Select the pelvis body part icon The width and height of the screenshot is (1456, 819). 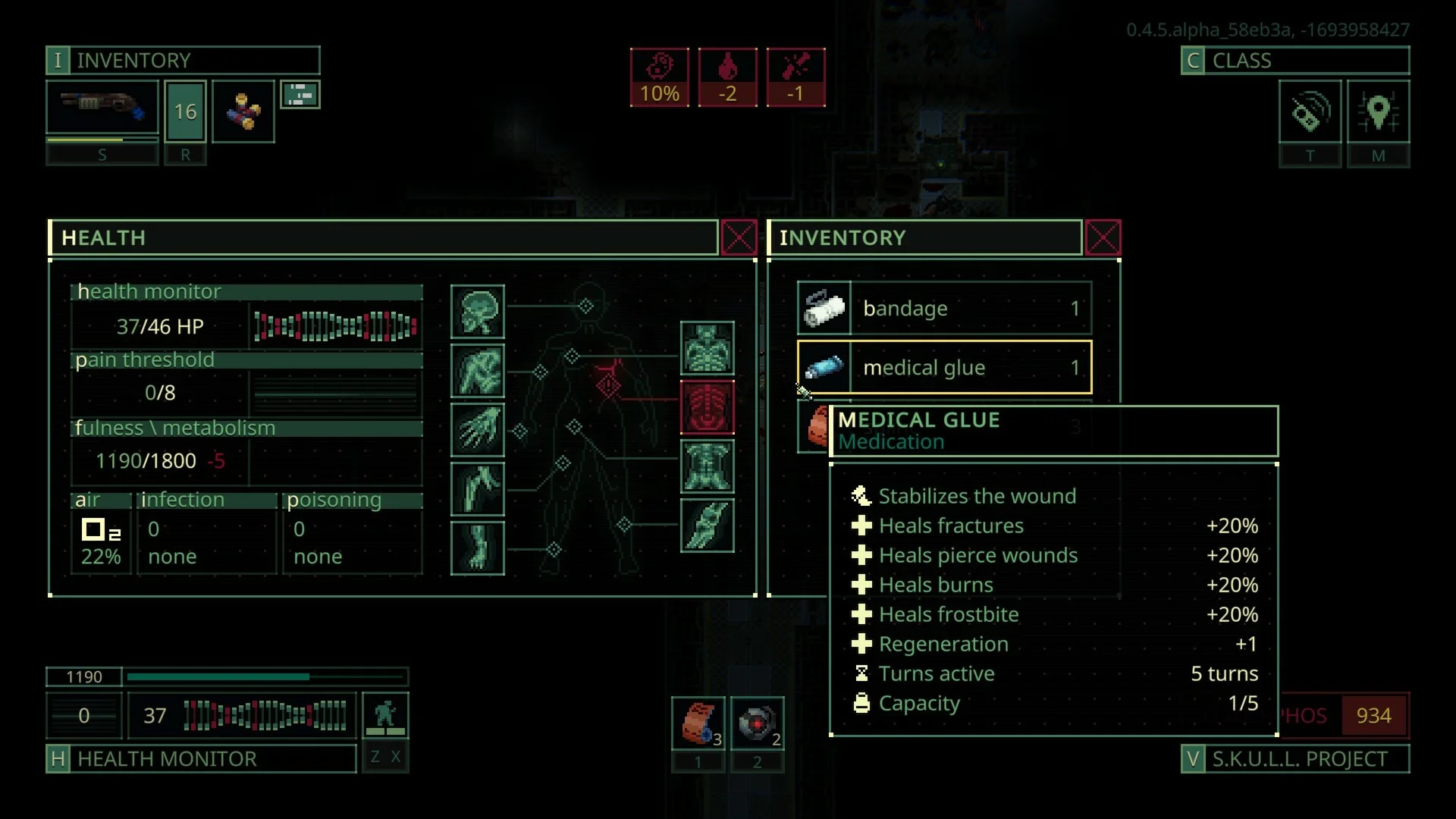coord(707,466)
